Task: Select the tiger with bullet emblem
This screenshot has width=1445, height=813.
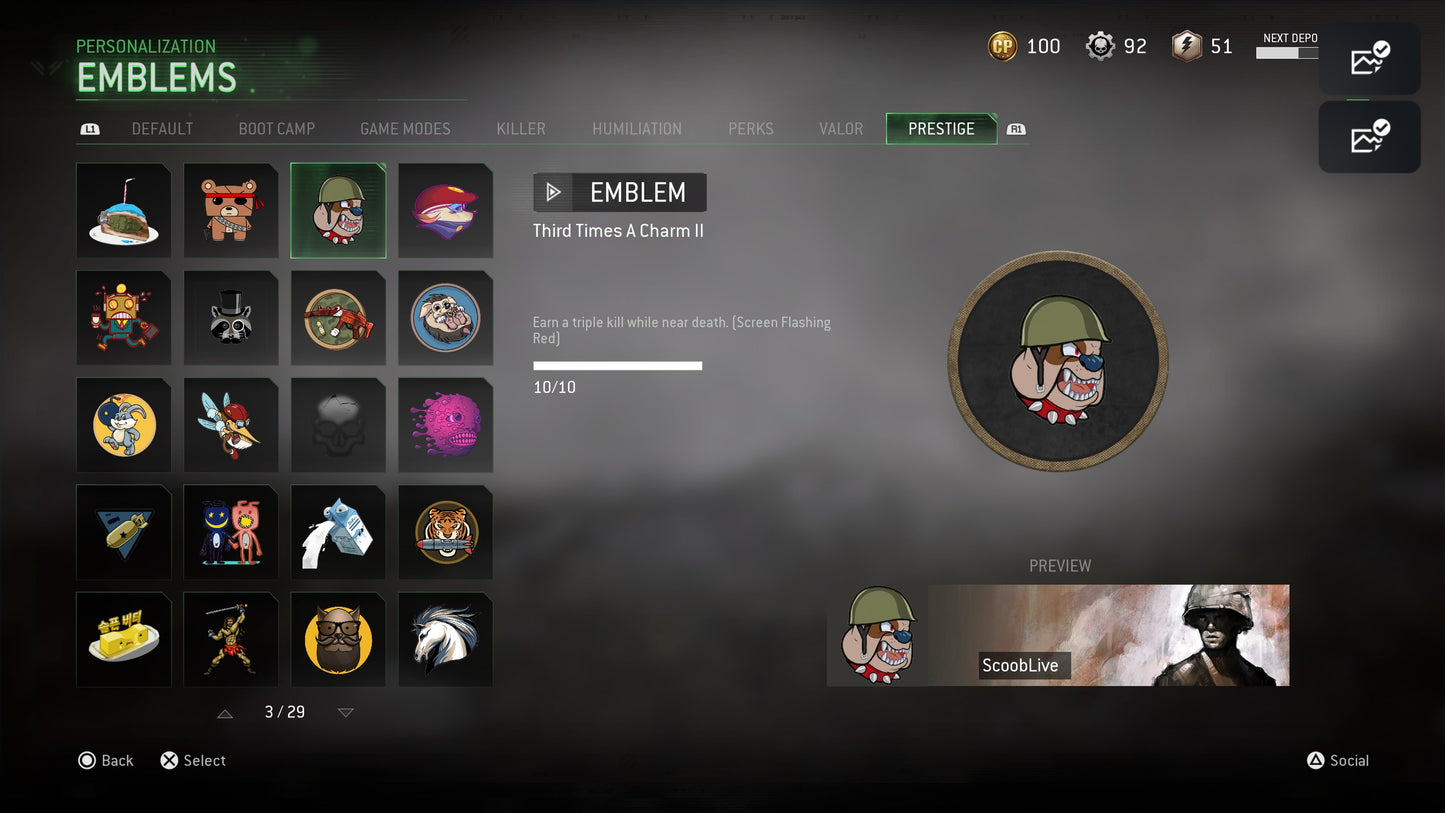Action: click(x=445, y=532)
